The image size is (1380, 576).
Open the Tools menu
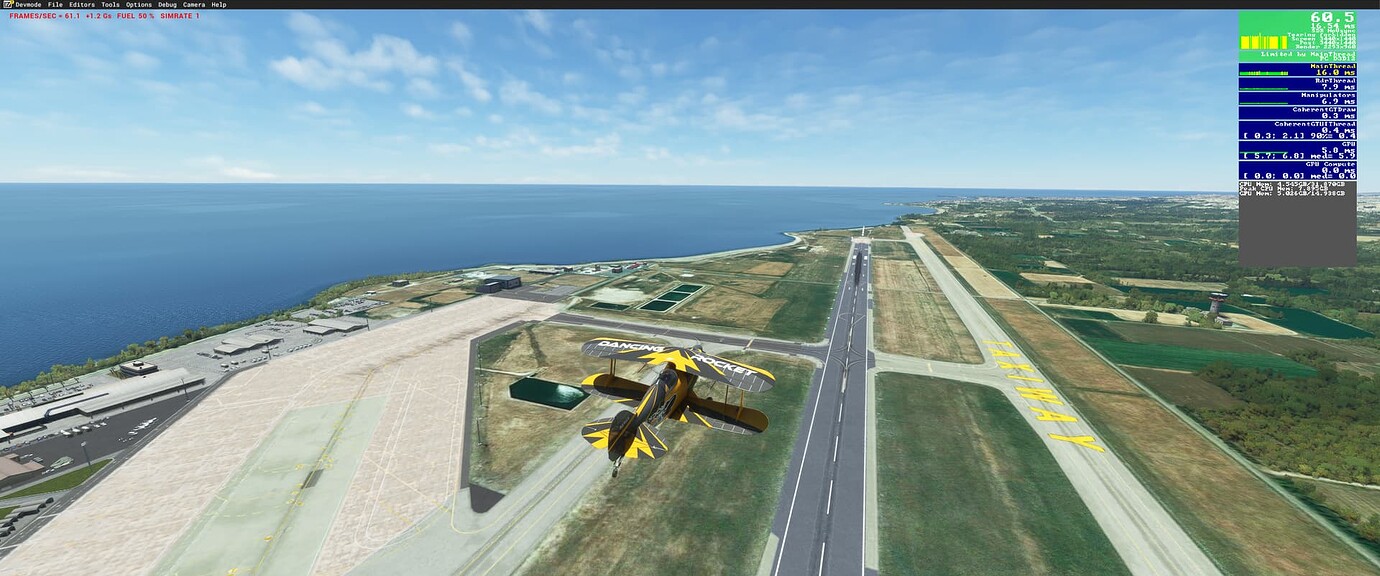tap(110, 5)
